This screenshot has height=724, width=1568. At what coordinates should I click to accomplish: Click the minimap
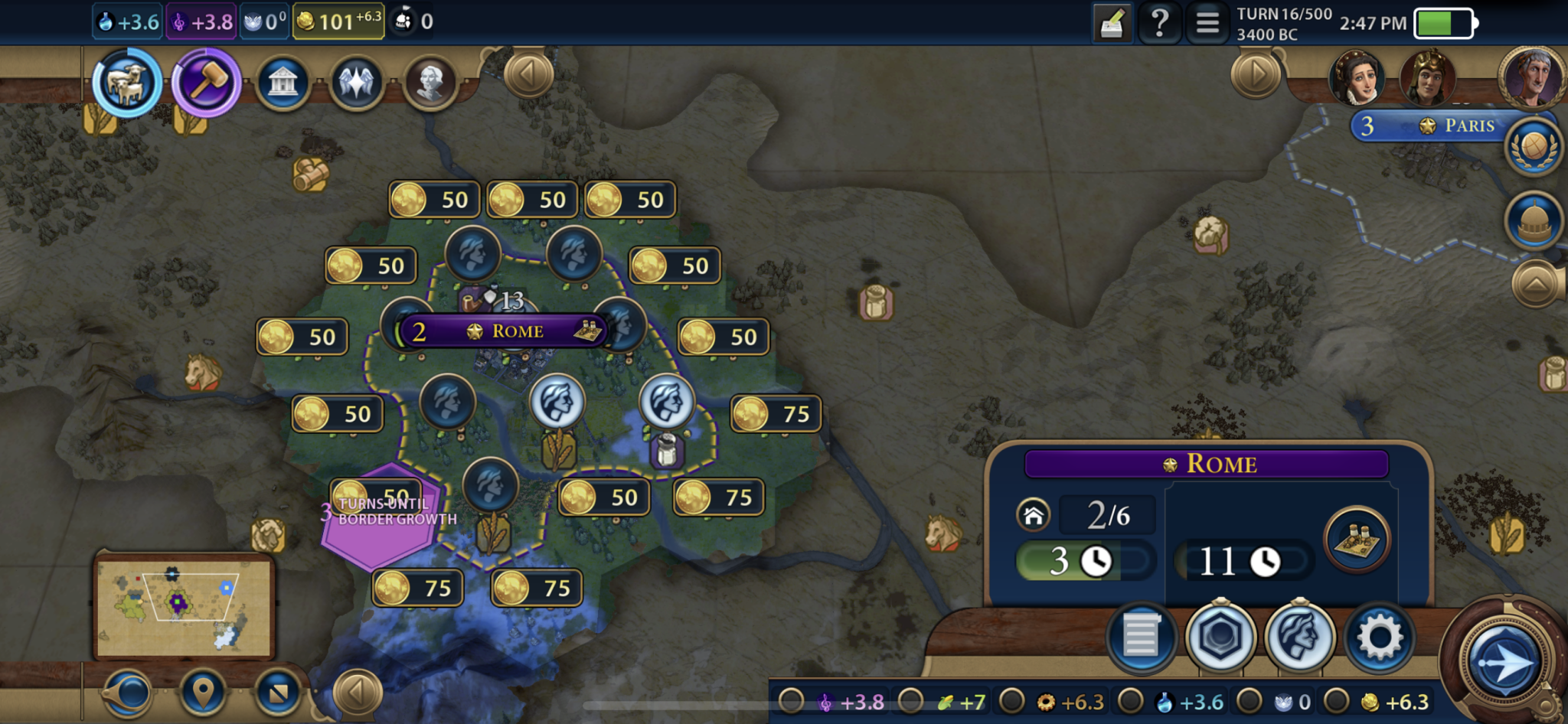[184, 606]
